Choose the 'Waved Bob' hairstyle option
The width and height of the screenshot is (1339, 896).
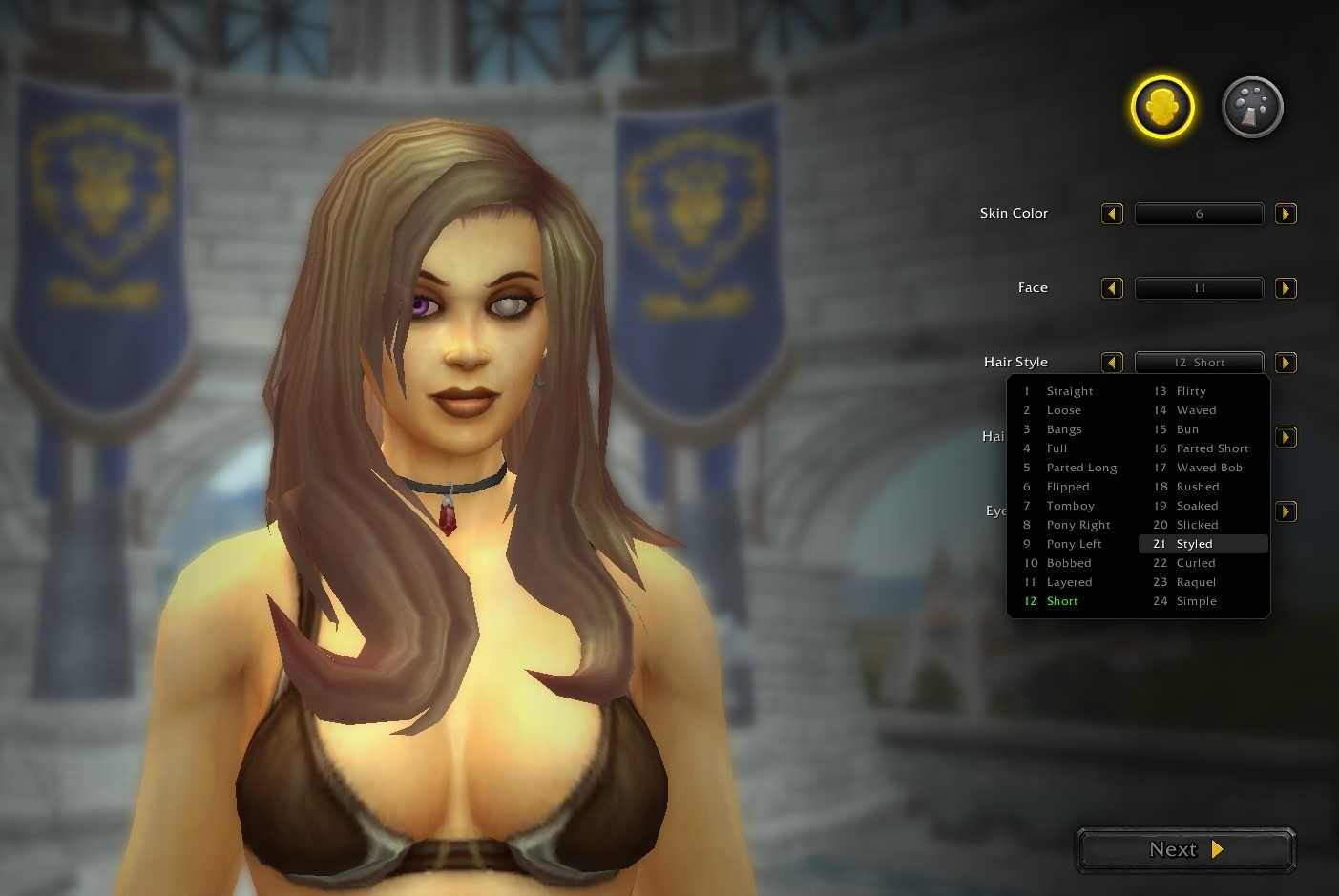pos(1209,467)
